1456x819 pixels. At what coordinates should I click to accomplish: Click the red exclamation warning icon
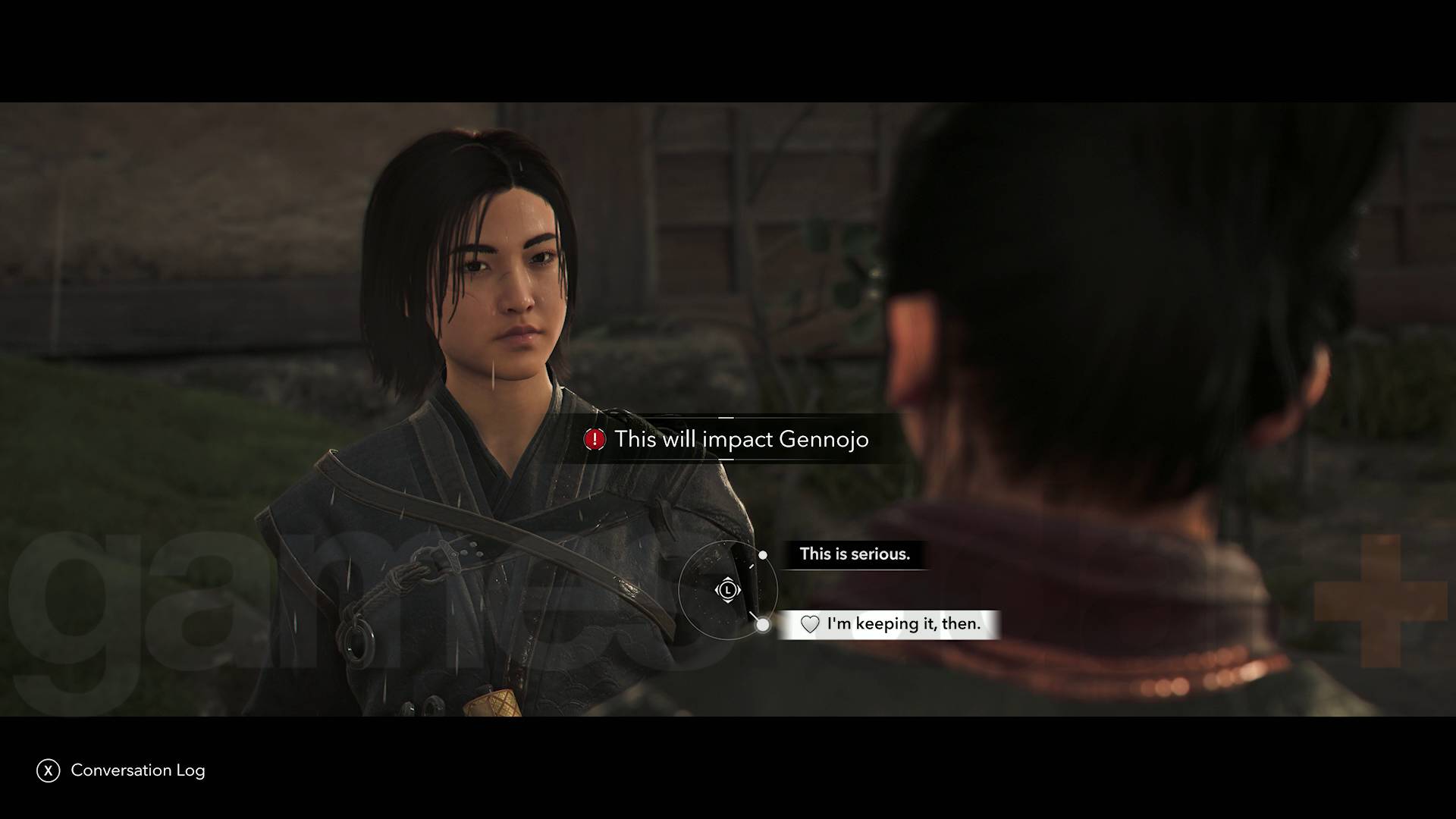(x=595, y=440)
